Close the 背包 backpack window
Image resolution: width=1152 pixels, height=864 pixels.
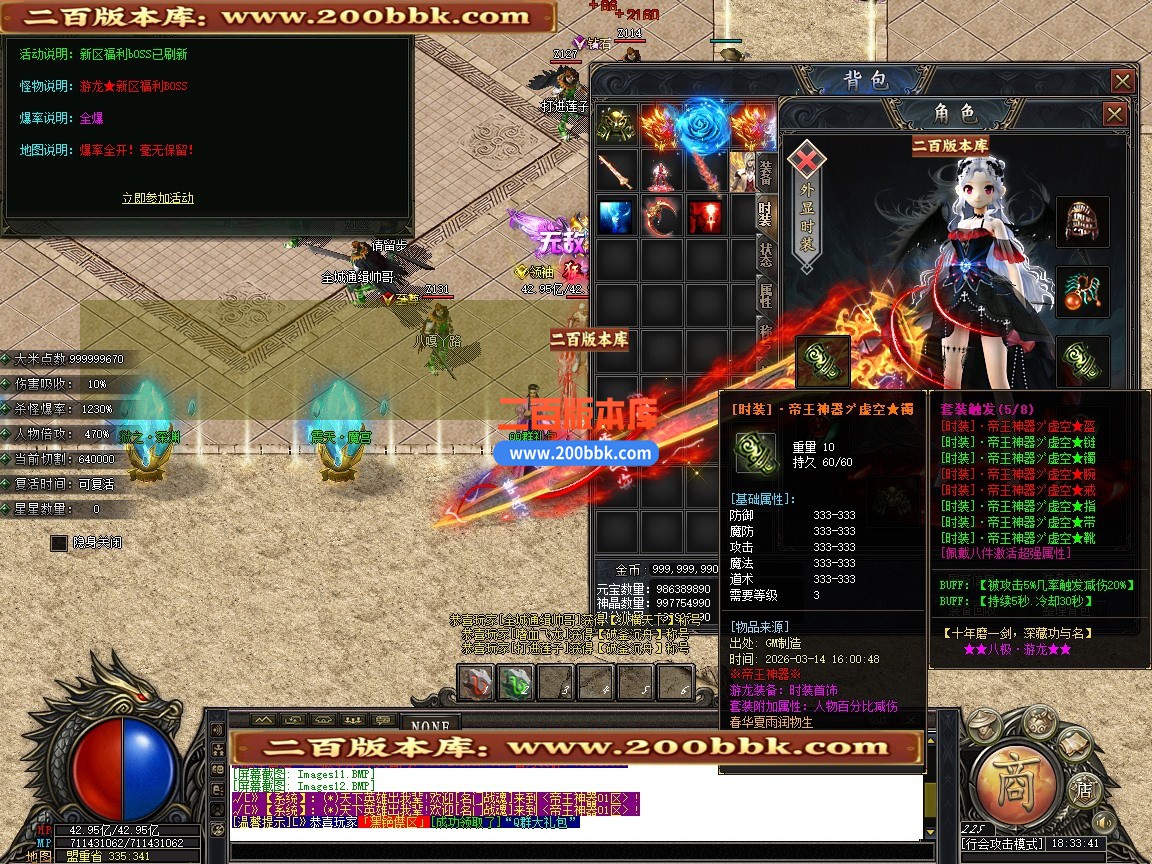coord(1123,81)
